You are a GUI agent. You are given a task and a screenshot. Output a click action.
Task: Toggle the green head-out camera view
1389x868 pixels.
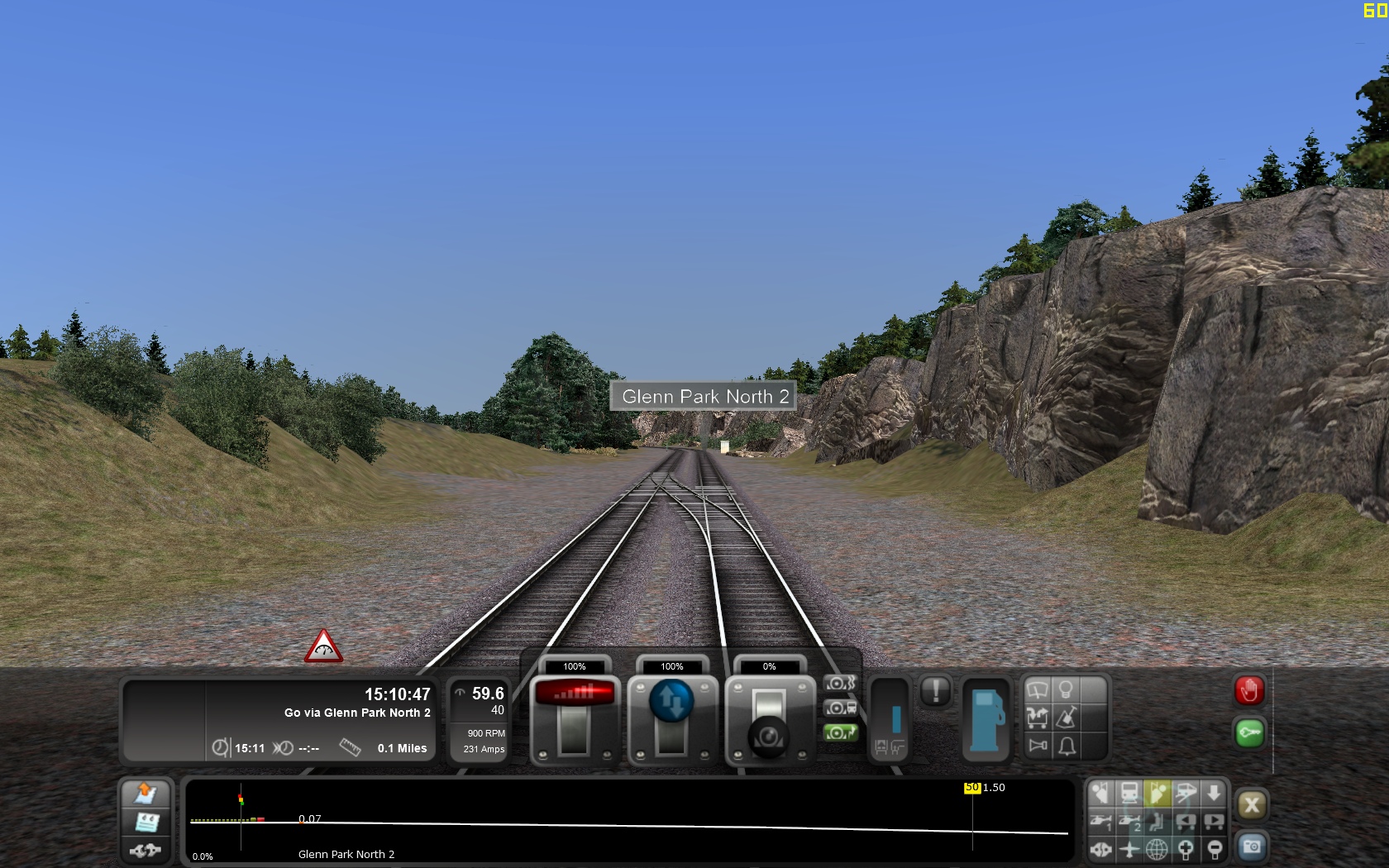pos(841,732)
